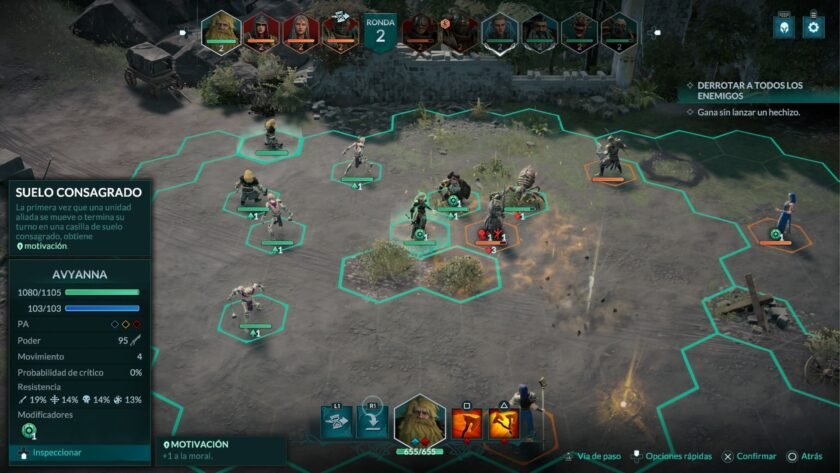Click the Ronda 2 round banner
840x473 pixels.
(379, 31)
